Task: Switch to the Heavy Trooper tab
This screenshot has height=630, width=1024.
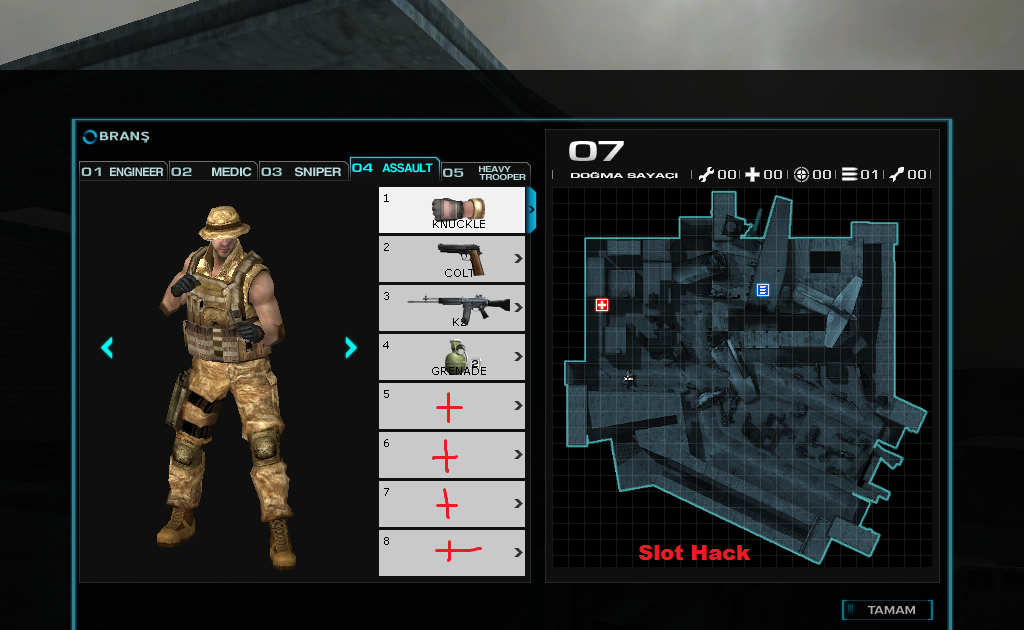Action: [x=486, y=173]
